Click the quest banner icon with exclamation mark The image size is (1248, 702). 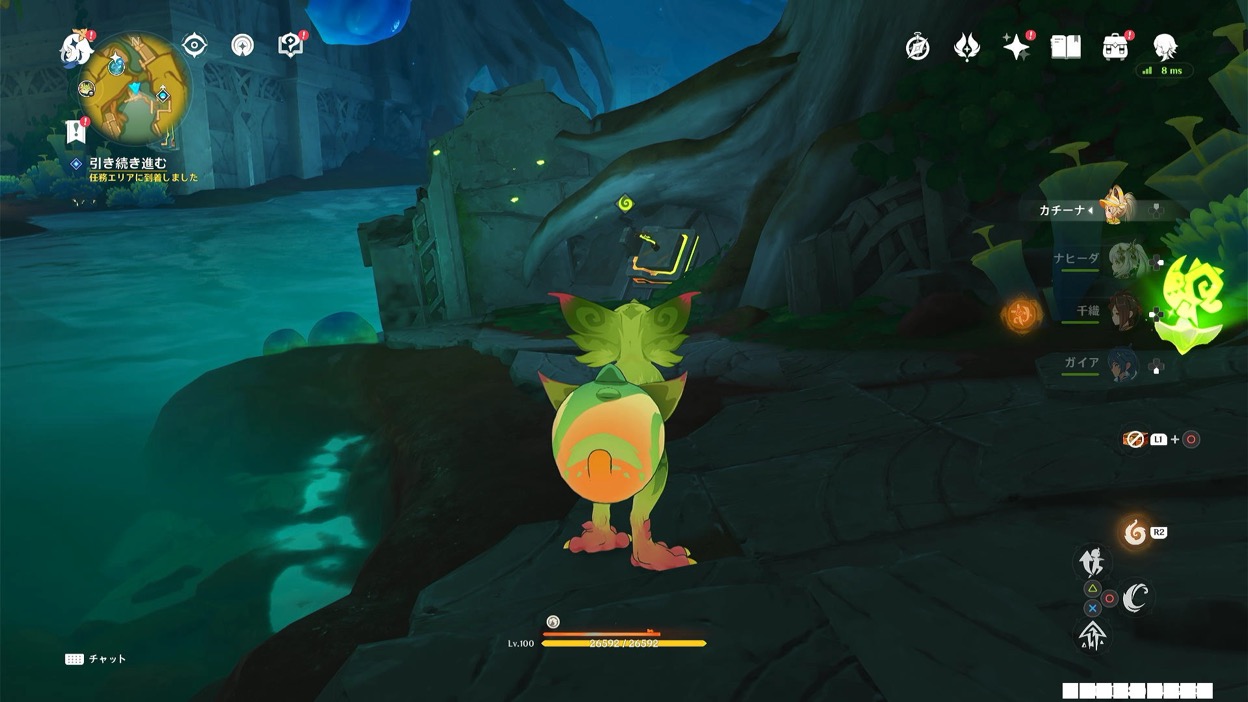coord(75,131)
